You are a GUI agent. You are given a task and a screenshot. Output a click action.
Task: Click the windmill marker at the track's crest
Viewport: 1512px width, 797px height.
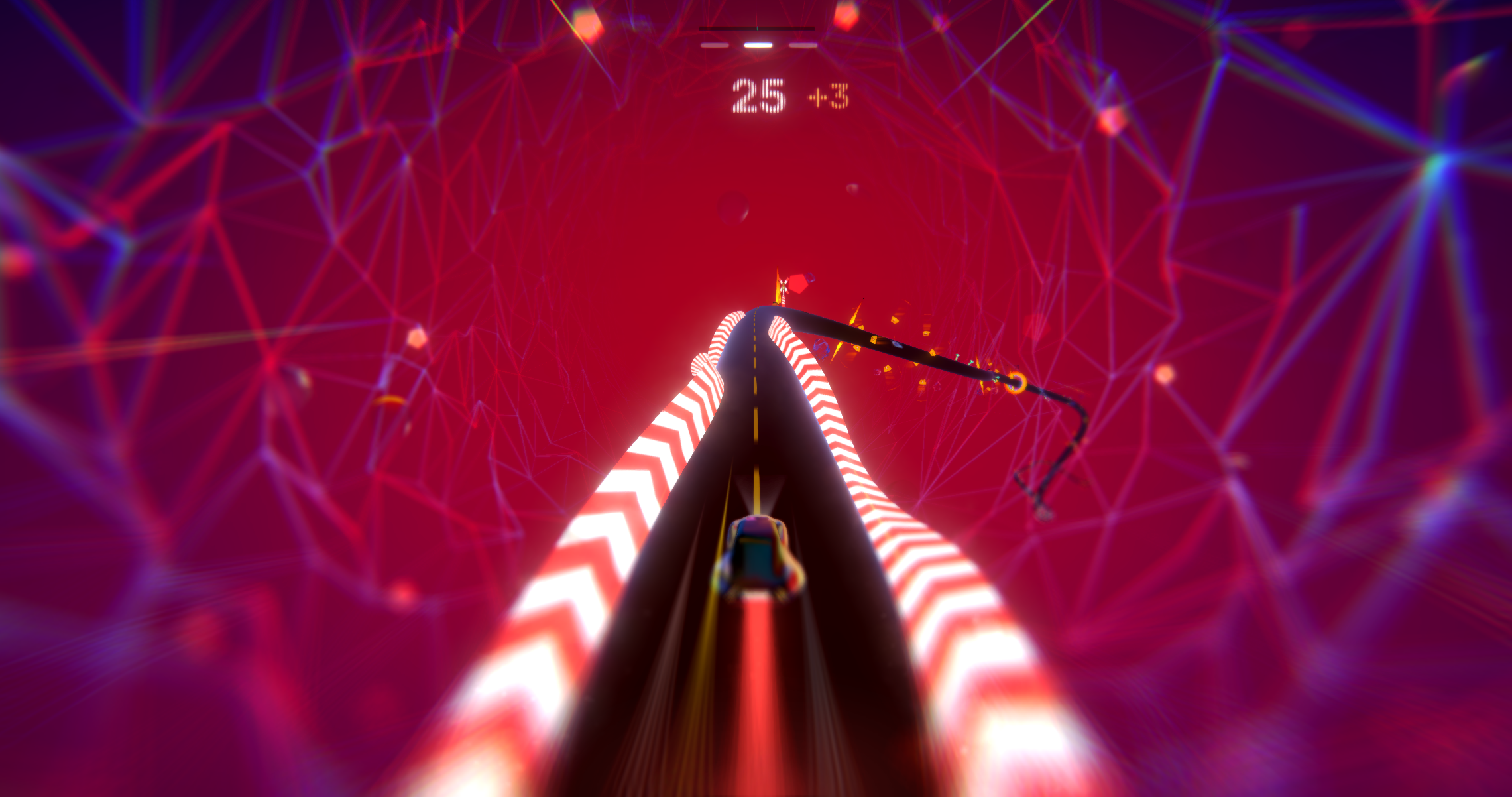tap(784, 284)
